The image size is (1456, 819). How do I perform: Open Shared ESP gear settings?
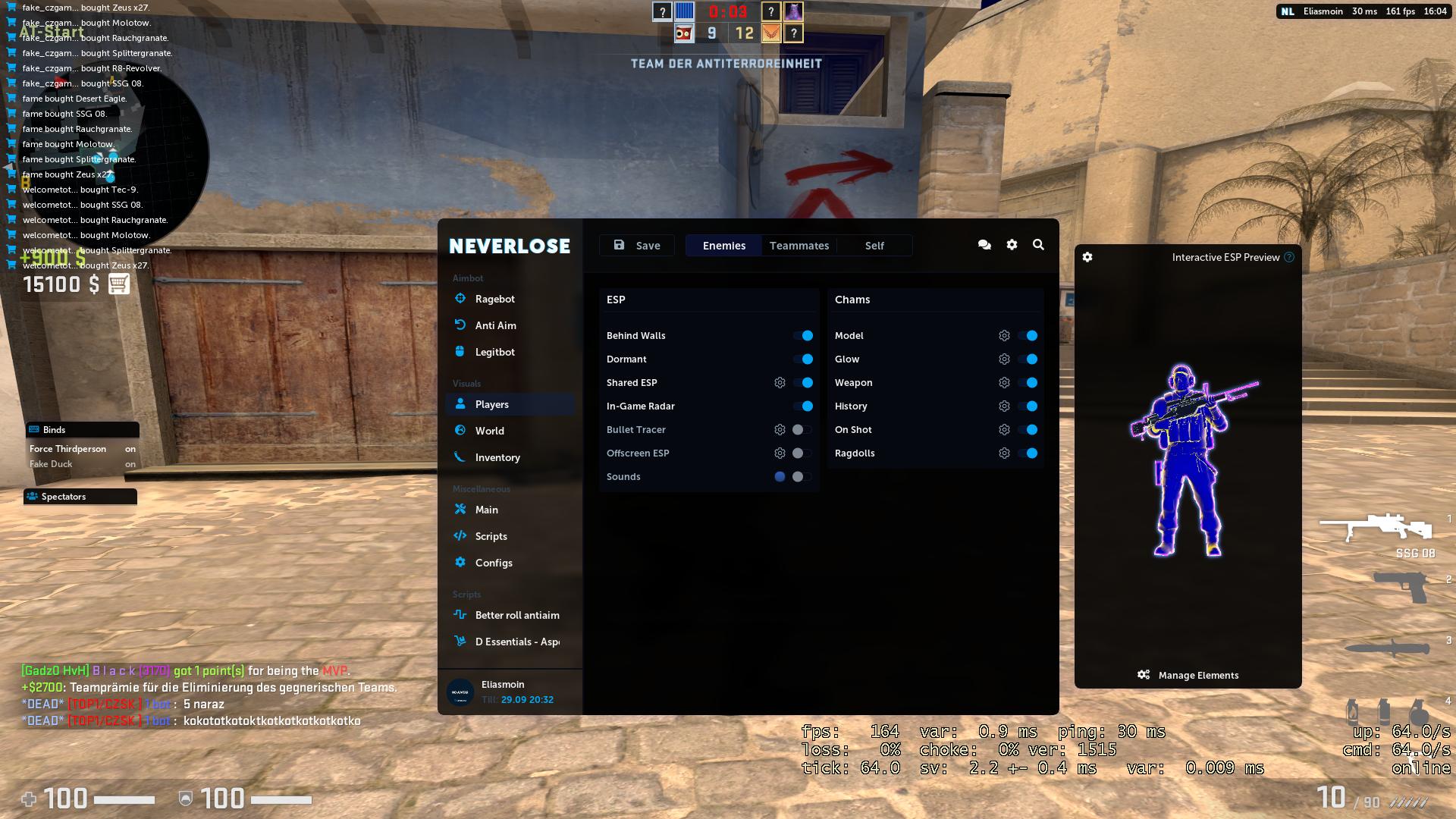780,382
